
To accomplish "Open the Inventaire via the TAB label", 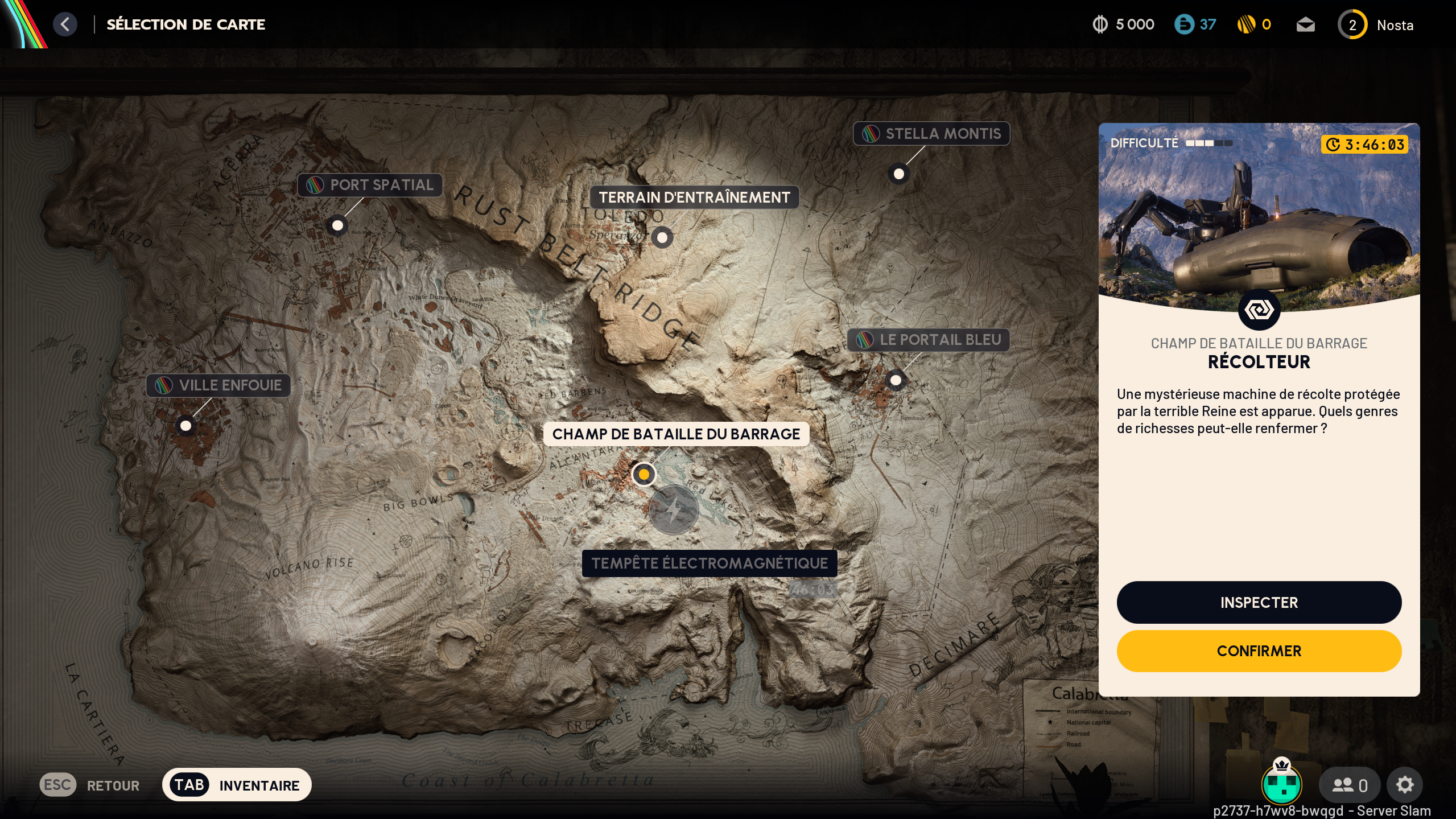I will 189,784.
